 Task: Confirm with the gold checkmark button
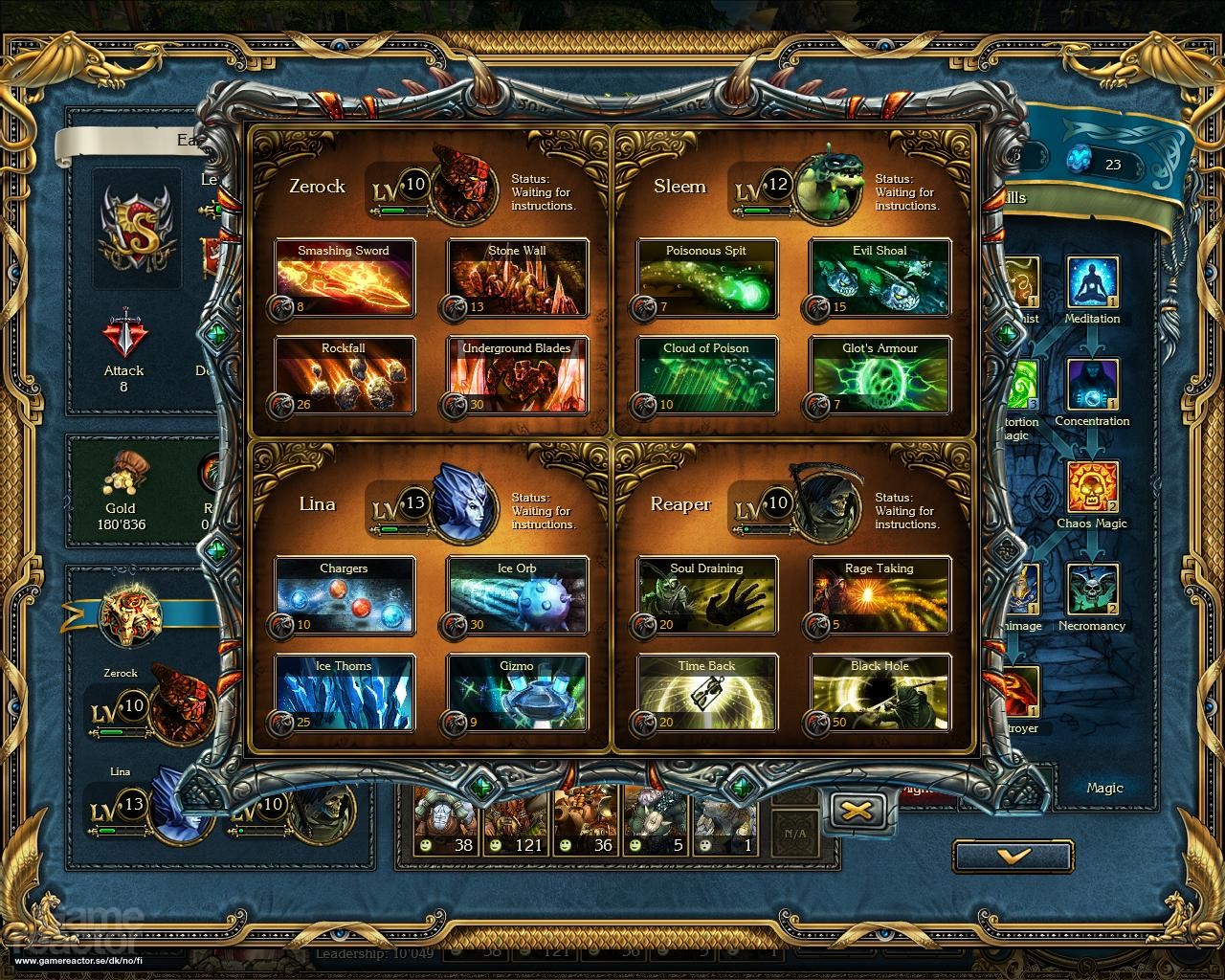point(1013,856)
